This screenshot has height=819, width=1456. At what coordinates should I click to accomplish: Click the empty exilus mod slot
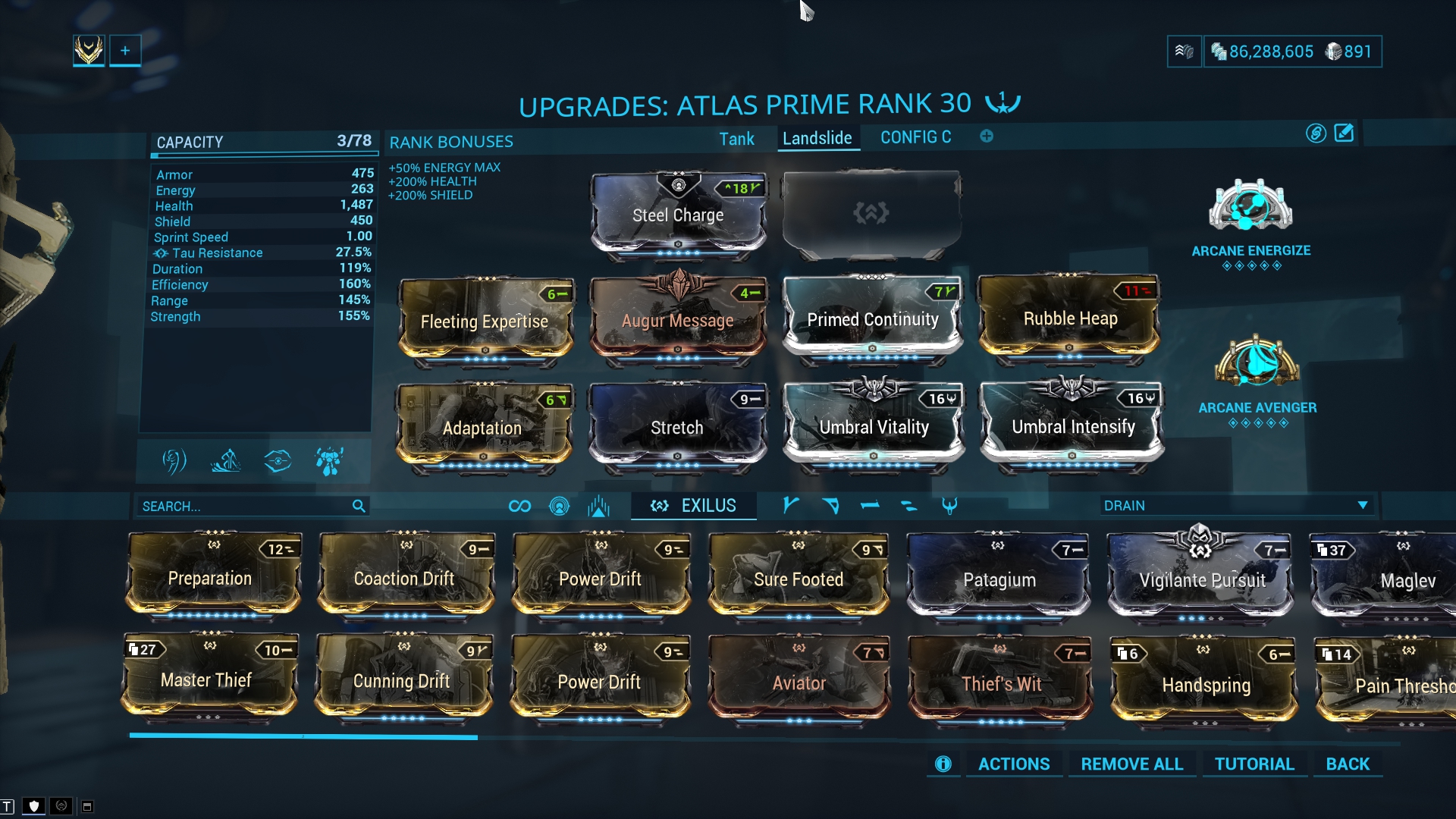[x=871, y=214]
